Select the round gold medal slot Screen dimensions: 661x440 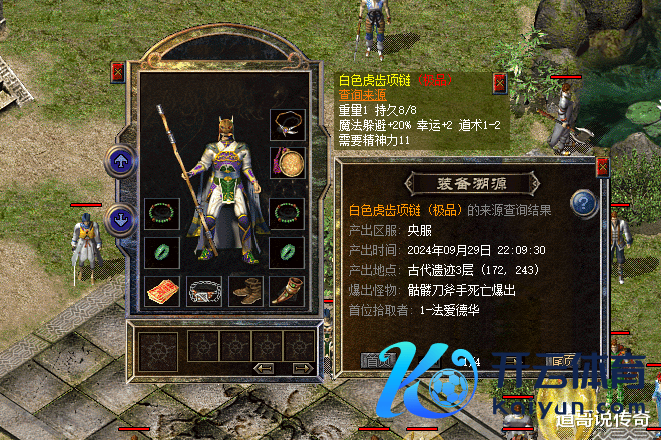tap(288, 163)
